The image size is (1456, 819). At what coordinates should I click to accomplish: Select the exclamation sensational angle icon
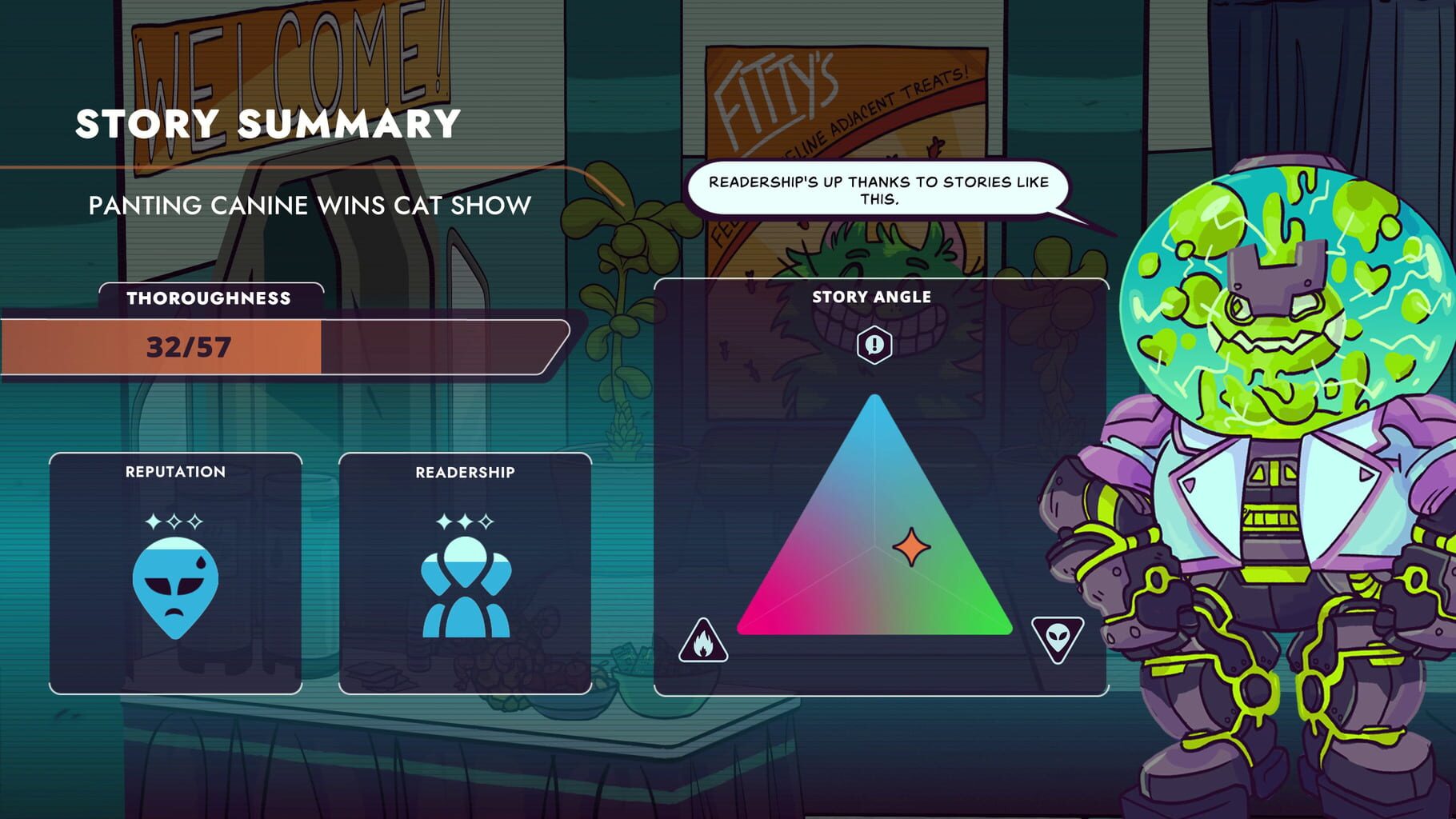coord(874,346)
